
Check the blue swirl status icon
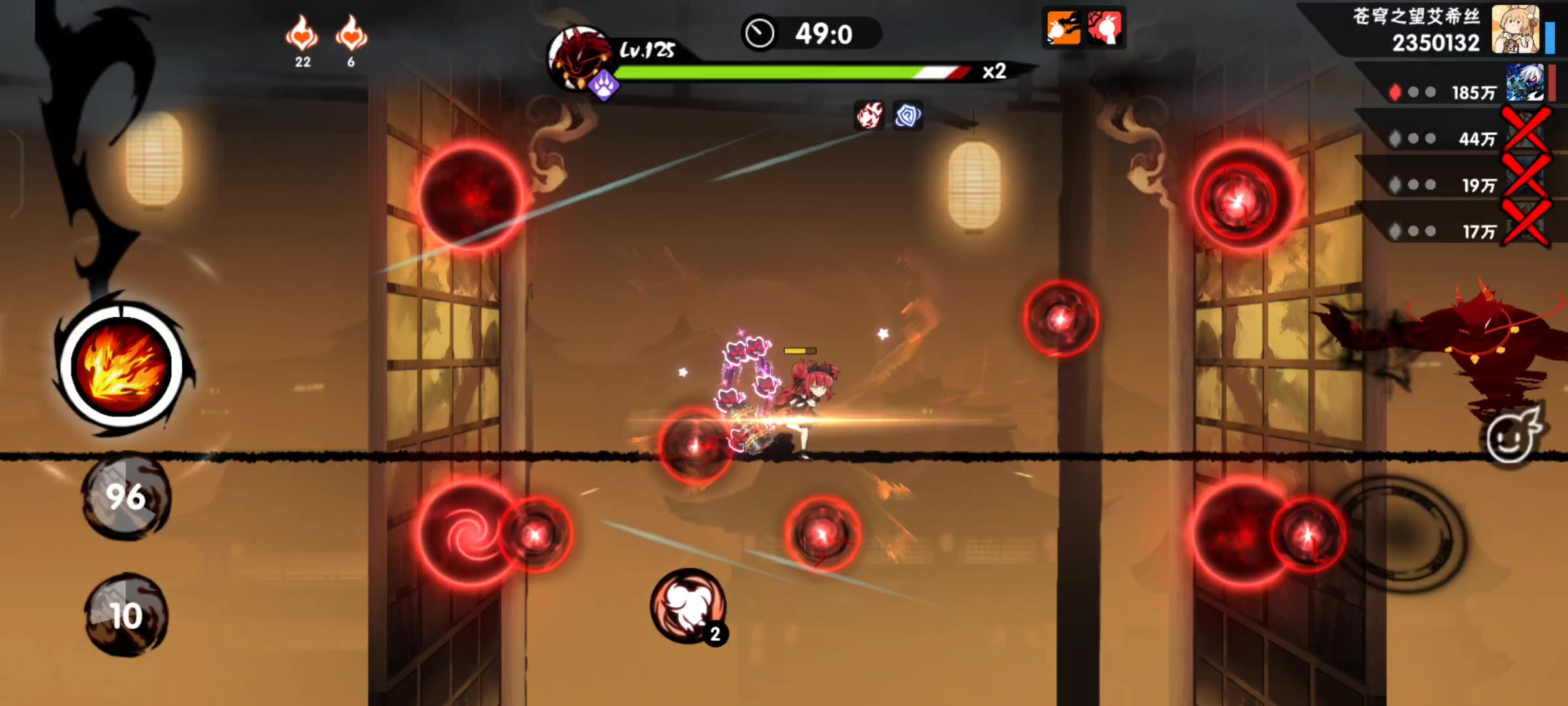907,116
